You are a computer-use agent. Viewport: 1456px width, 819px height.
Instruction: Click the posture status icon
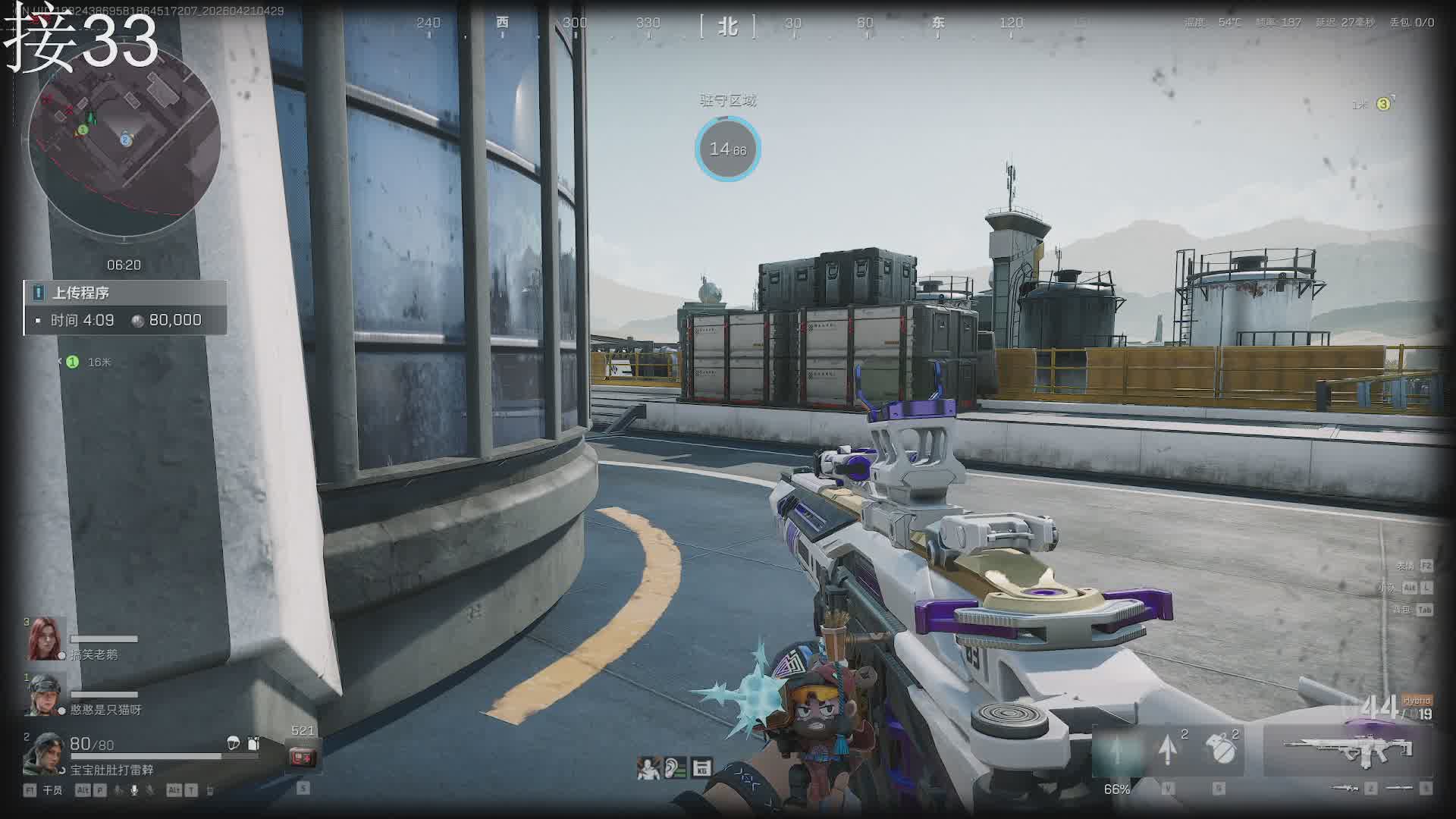point(648,768)
